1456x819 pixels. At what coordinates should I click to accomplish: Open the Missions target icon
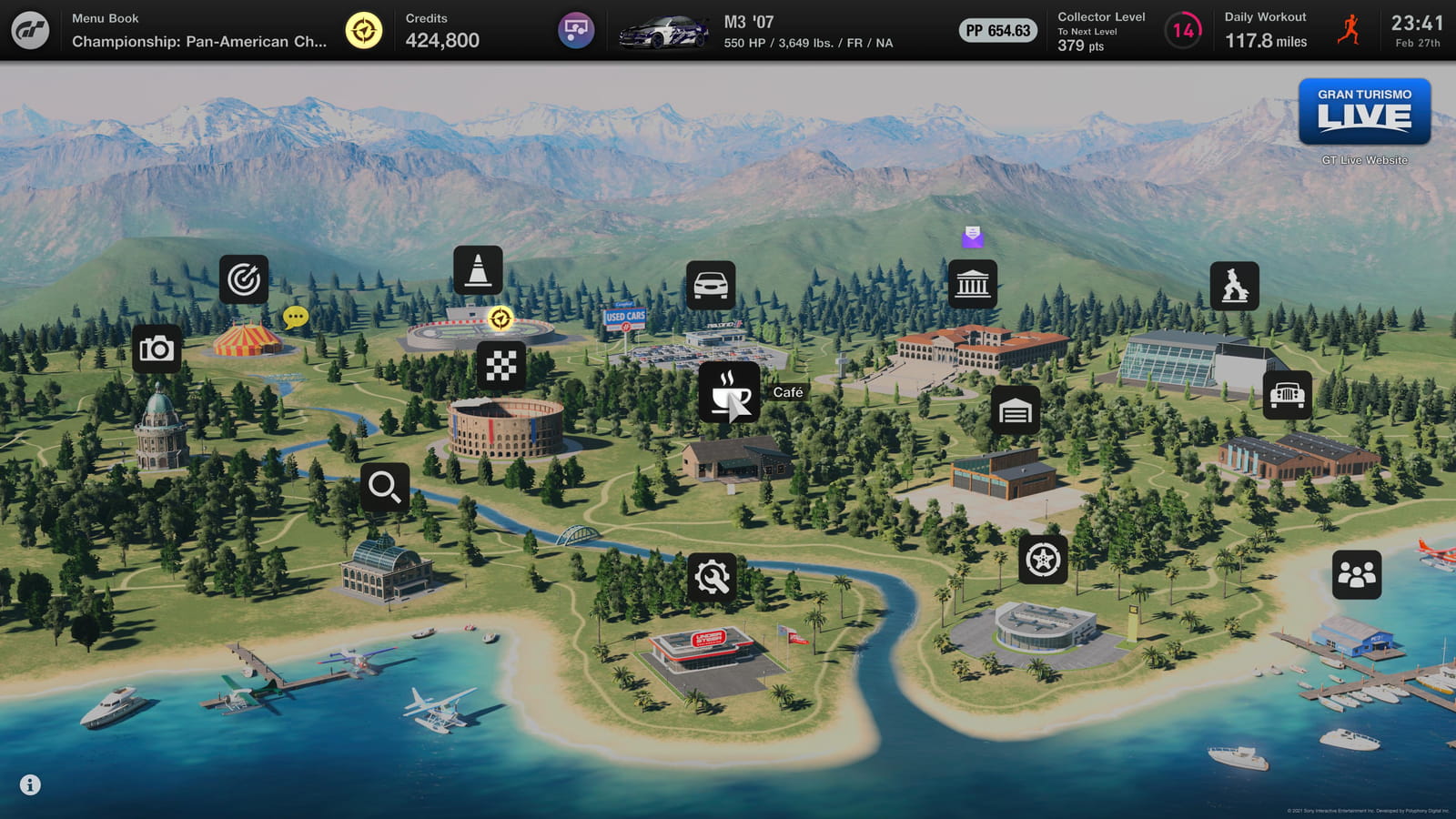click(244, 279)
